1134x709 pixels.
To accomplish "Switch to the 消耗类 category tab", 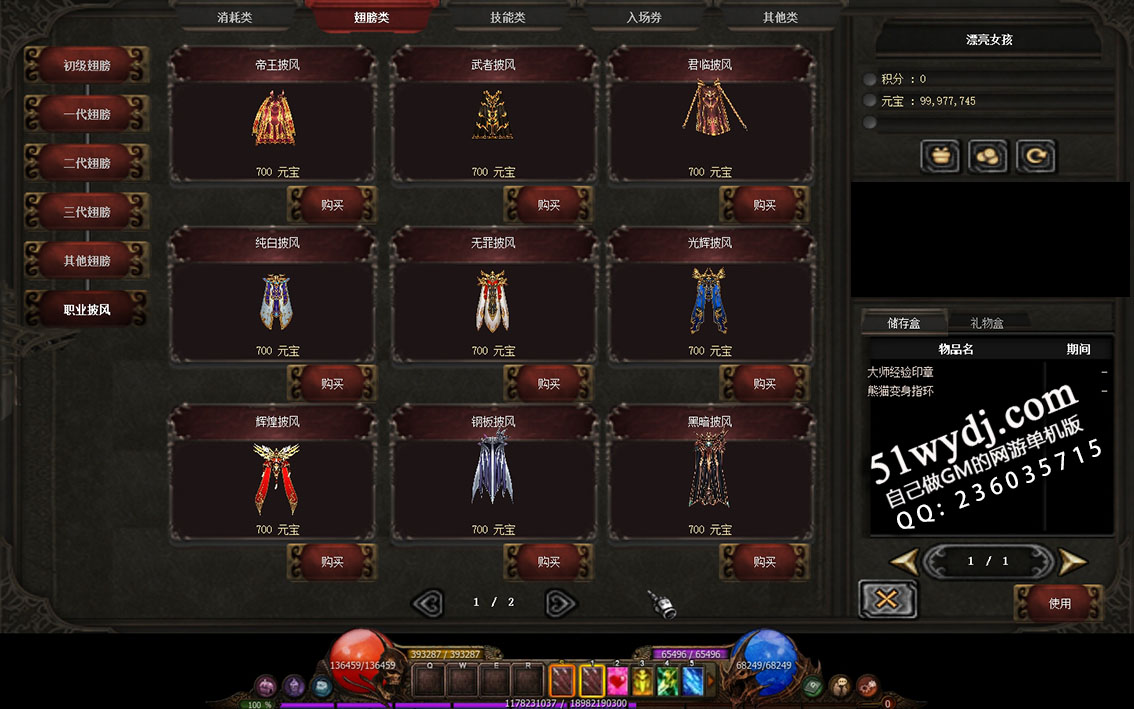I will [x=236, y=17].
